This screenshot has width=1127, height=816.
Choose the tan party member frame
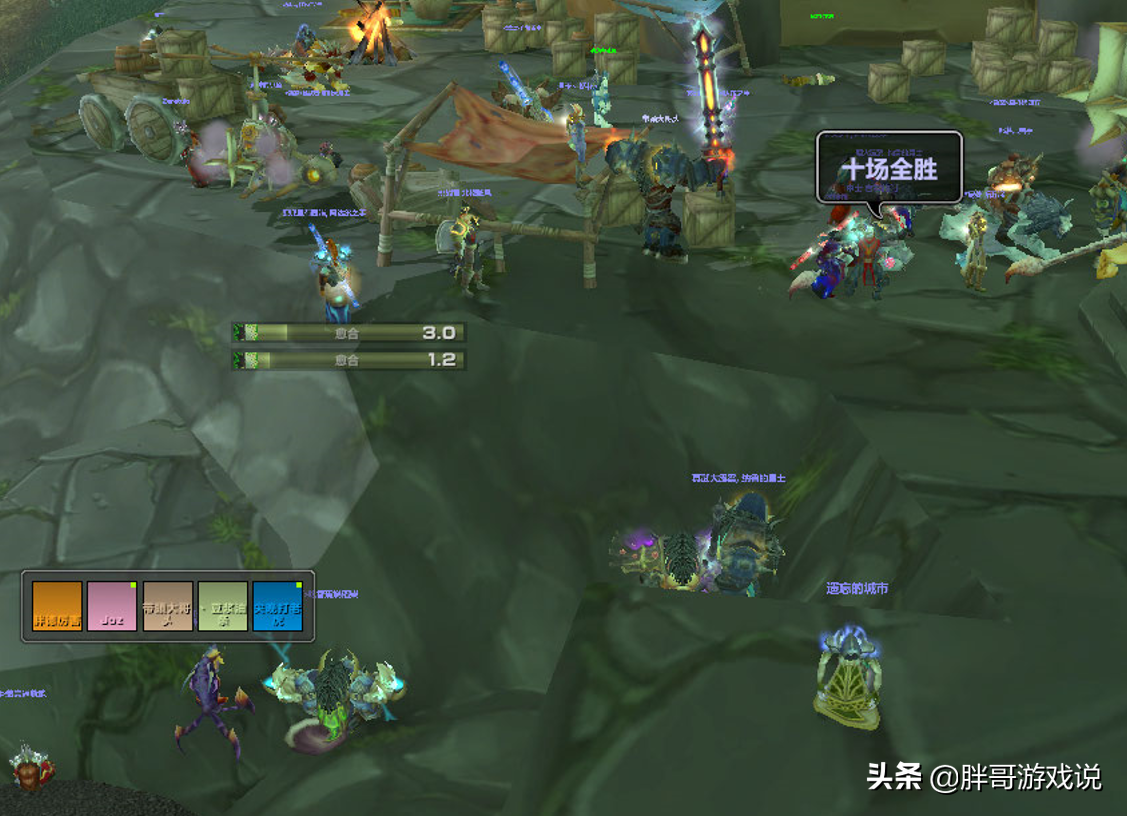(167, 606)
